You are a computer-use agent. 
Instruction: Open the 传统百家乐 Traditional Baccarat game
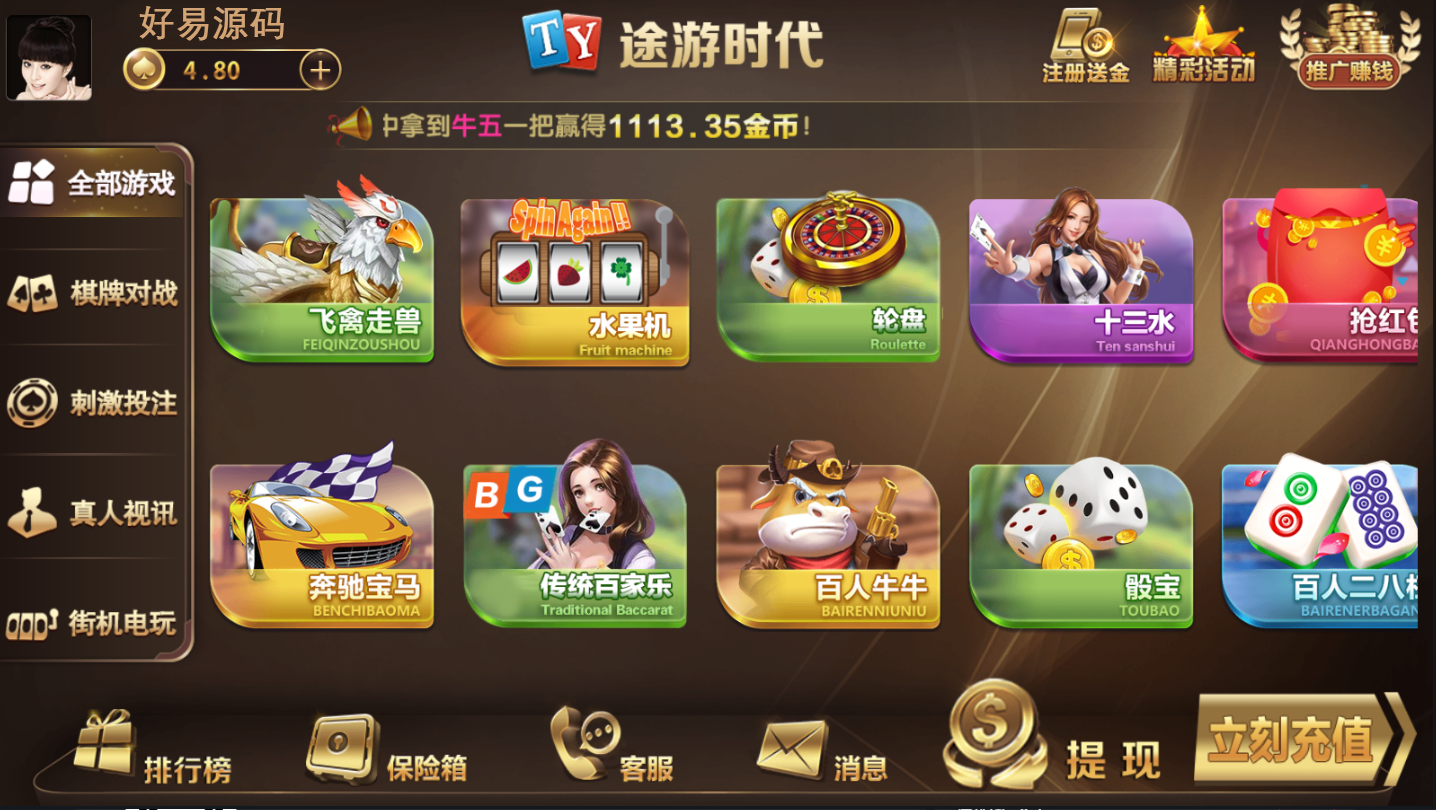pyautogui.click(x=576, y=545)
